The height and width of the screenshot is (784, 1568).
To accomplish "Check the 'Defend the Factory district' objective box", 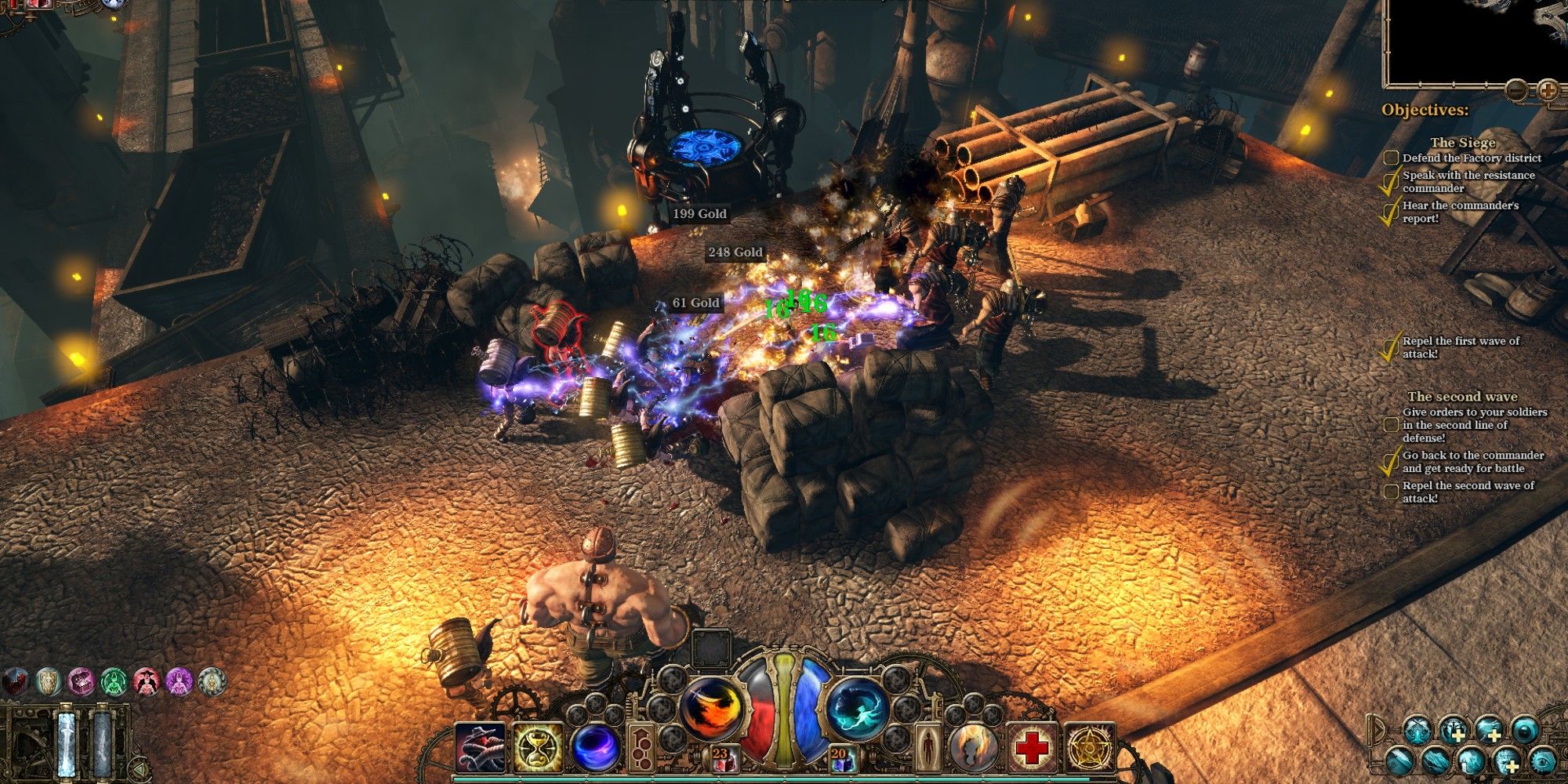I will (x=1391, y=158).
